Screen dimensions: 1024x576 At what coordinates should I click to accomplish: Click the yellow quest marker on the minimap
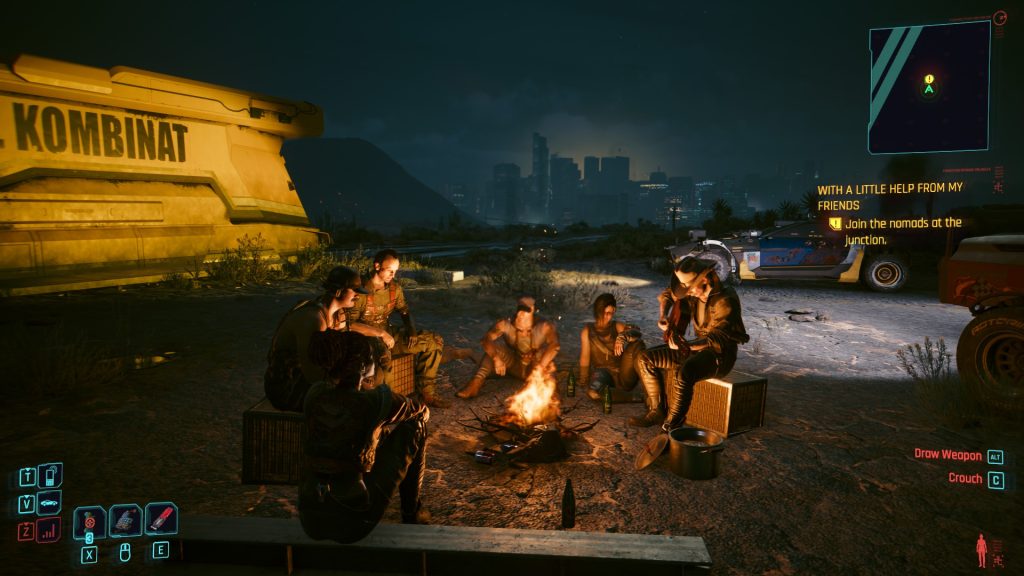pos(929,79)
